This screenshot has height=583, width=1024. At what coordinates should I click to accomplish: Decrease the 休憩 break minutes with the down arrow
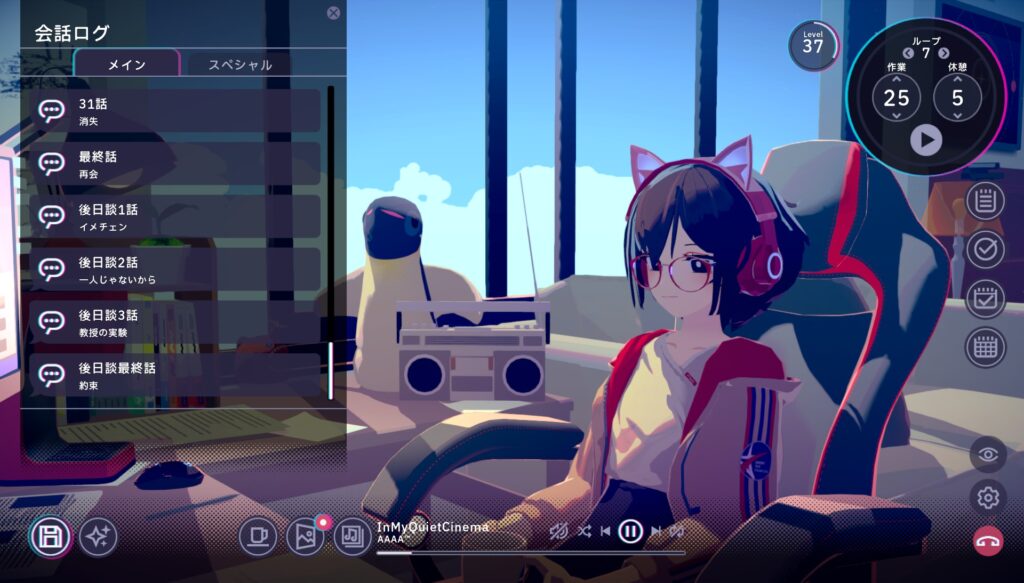coord(958,116)
